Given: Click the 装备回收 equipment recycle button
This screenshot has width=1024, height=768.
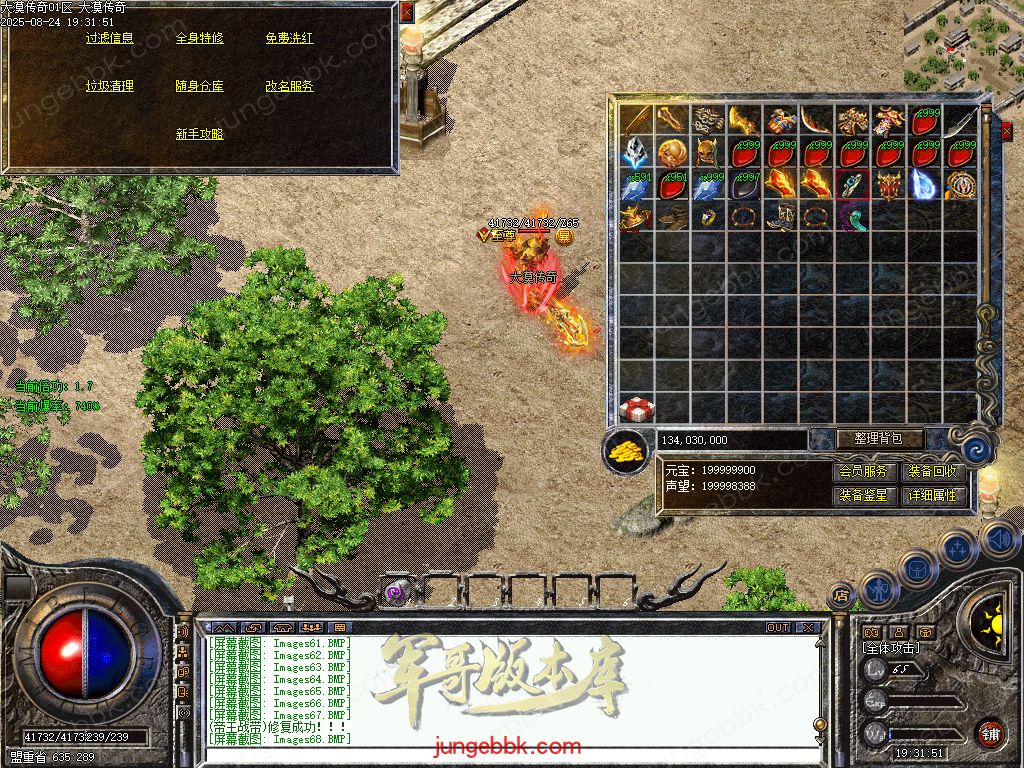Looking at the screenshot, I should click(932, 472).
